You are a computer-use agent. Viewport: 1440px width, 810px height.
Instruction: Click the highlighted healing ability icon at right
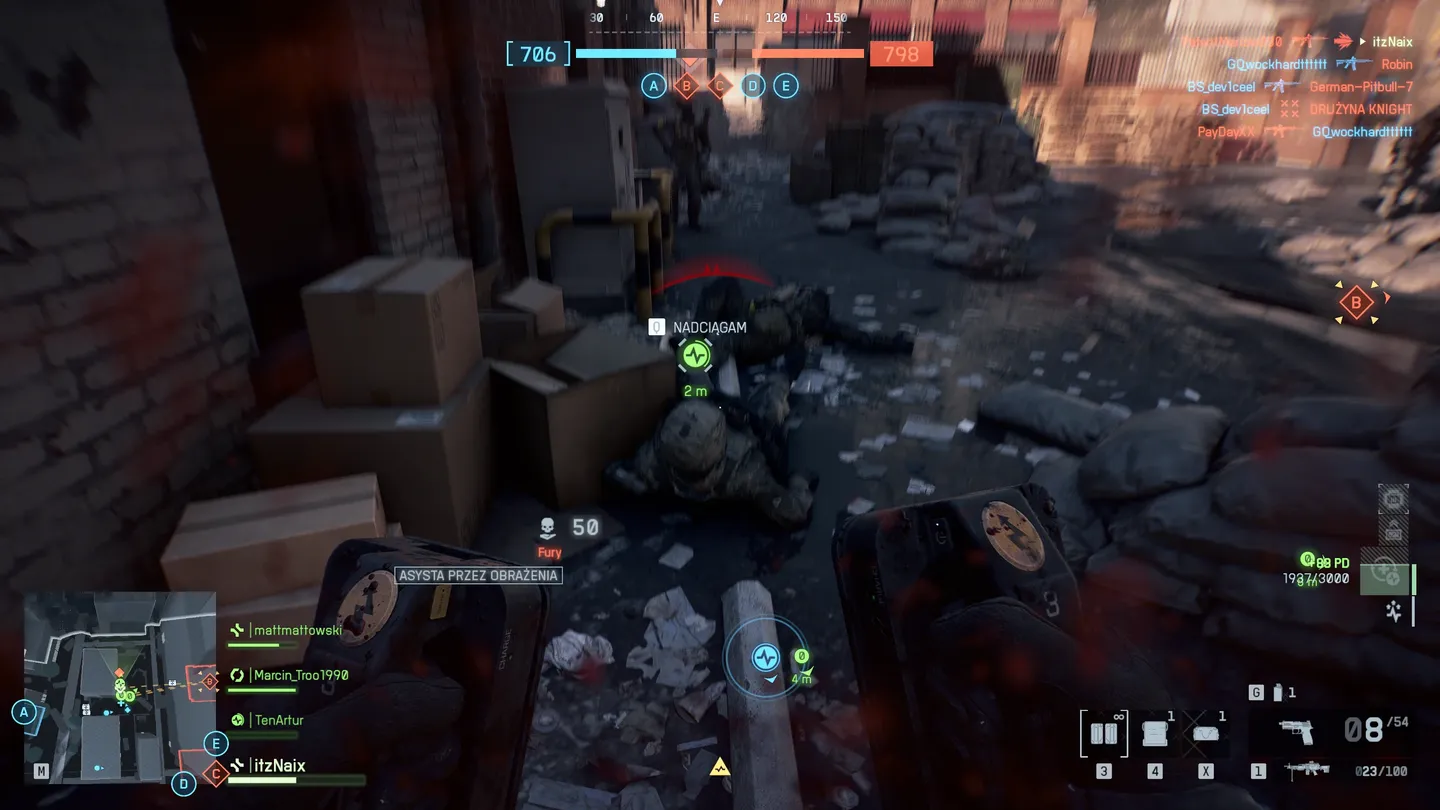click(1385, 573)
